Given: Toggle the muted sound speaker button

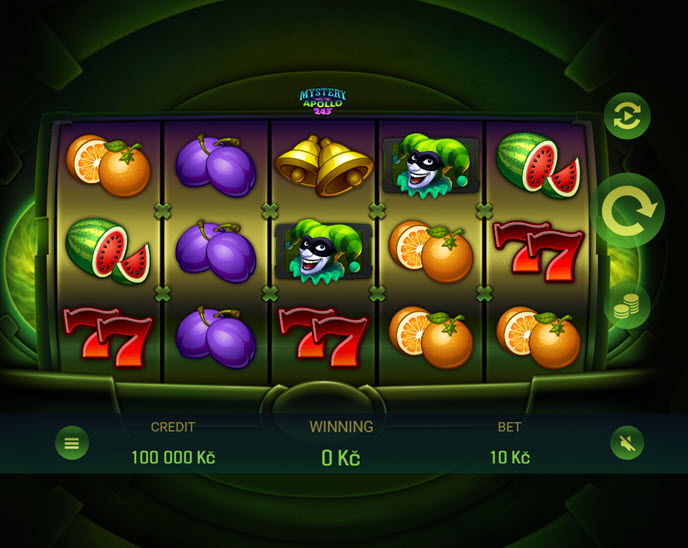Looking at the screenshot, I should [627, 442].
